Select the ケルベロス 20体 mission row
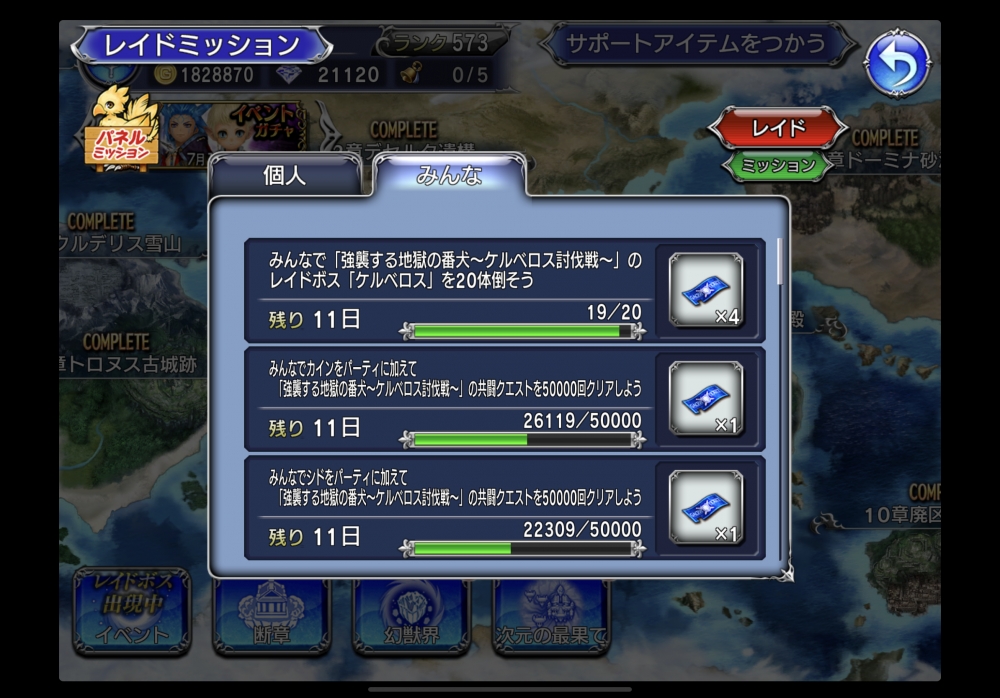The width and height of the screenshot is (1000, 698). (x=450, y=290)
